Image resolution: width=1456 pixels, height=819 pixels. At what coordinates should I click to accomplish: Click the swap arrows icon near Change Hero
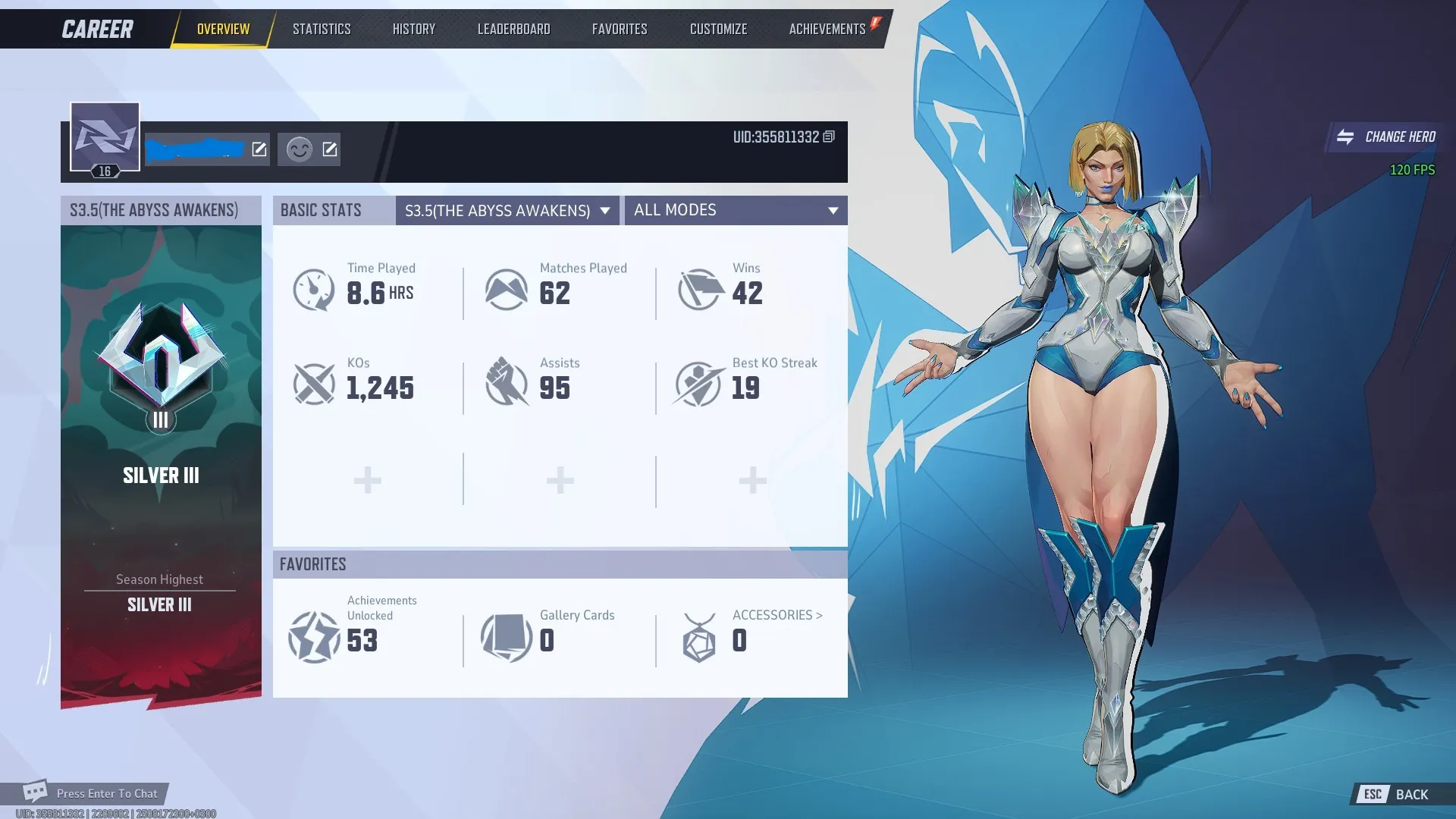1344,137
